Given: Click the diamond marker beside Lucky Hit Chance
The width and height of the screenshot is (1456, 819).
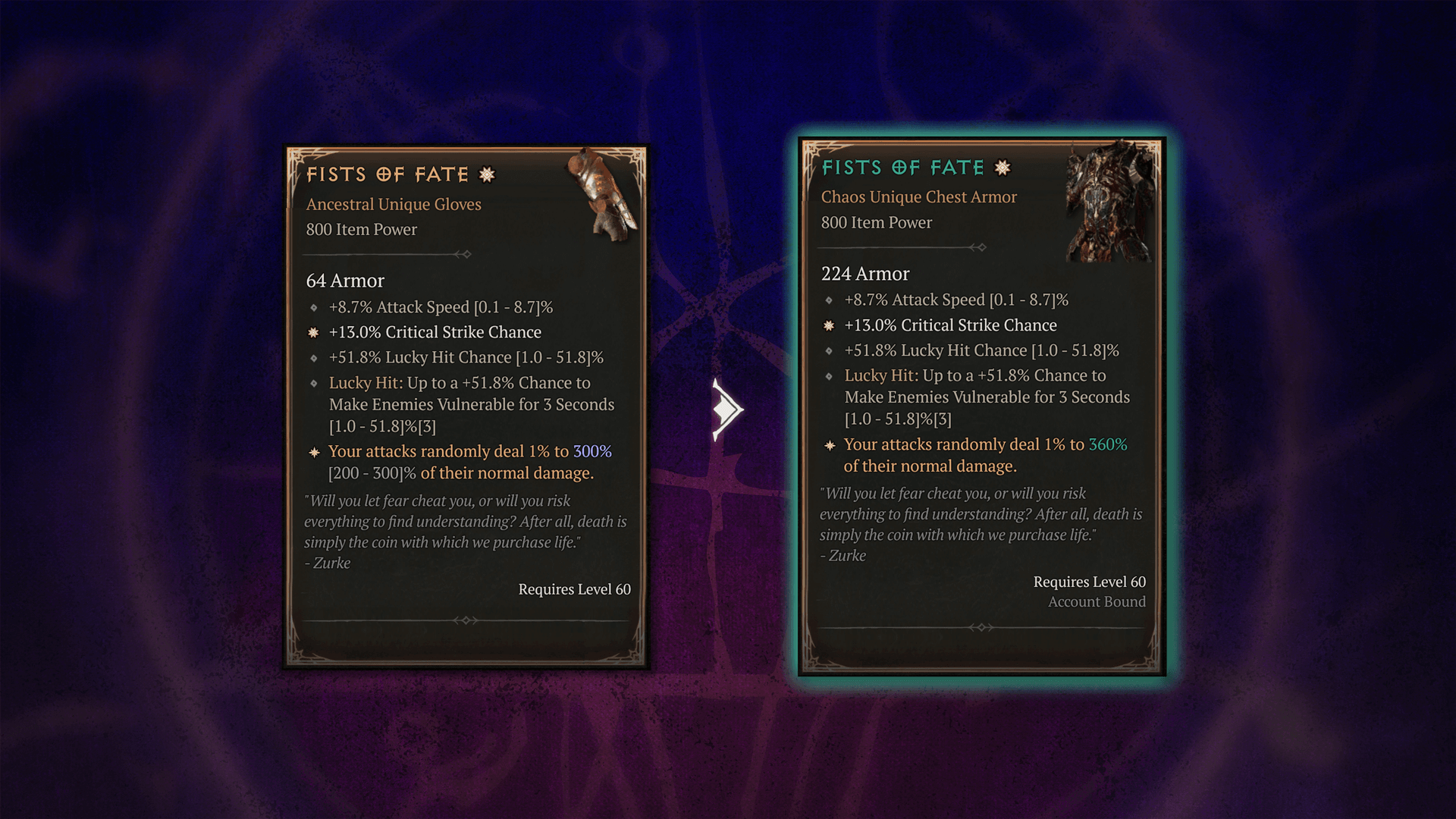Looking at the screenshot, I should pyautogui.click(x=314, y=357).
